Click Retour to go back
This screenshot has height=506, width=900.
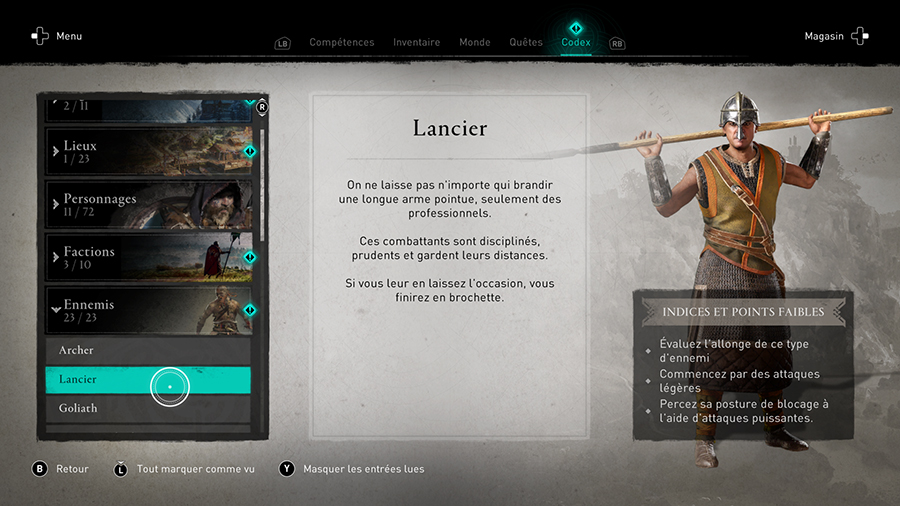click(x=61, y=469)
